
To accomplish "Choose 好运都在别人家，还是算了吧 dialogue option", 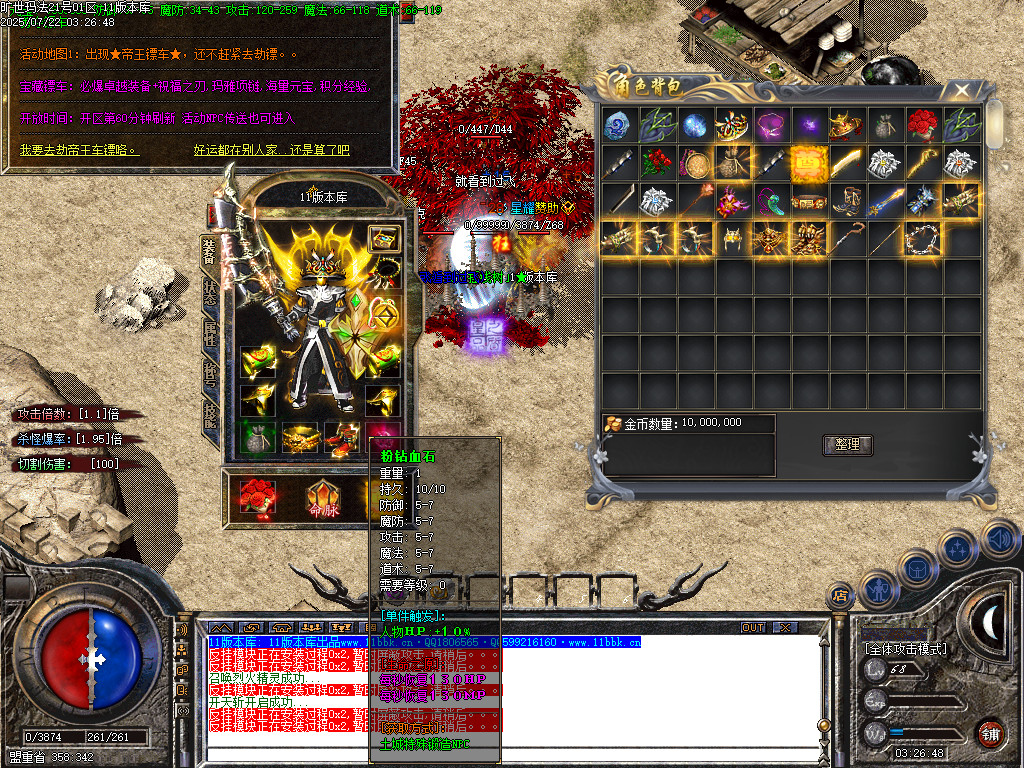I will [x=271, y=150].
